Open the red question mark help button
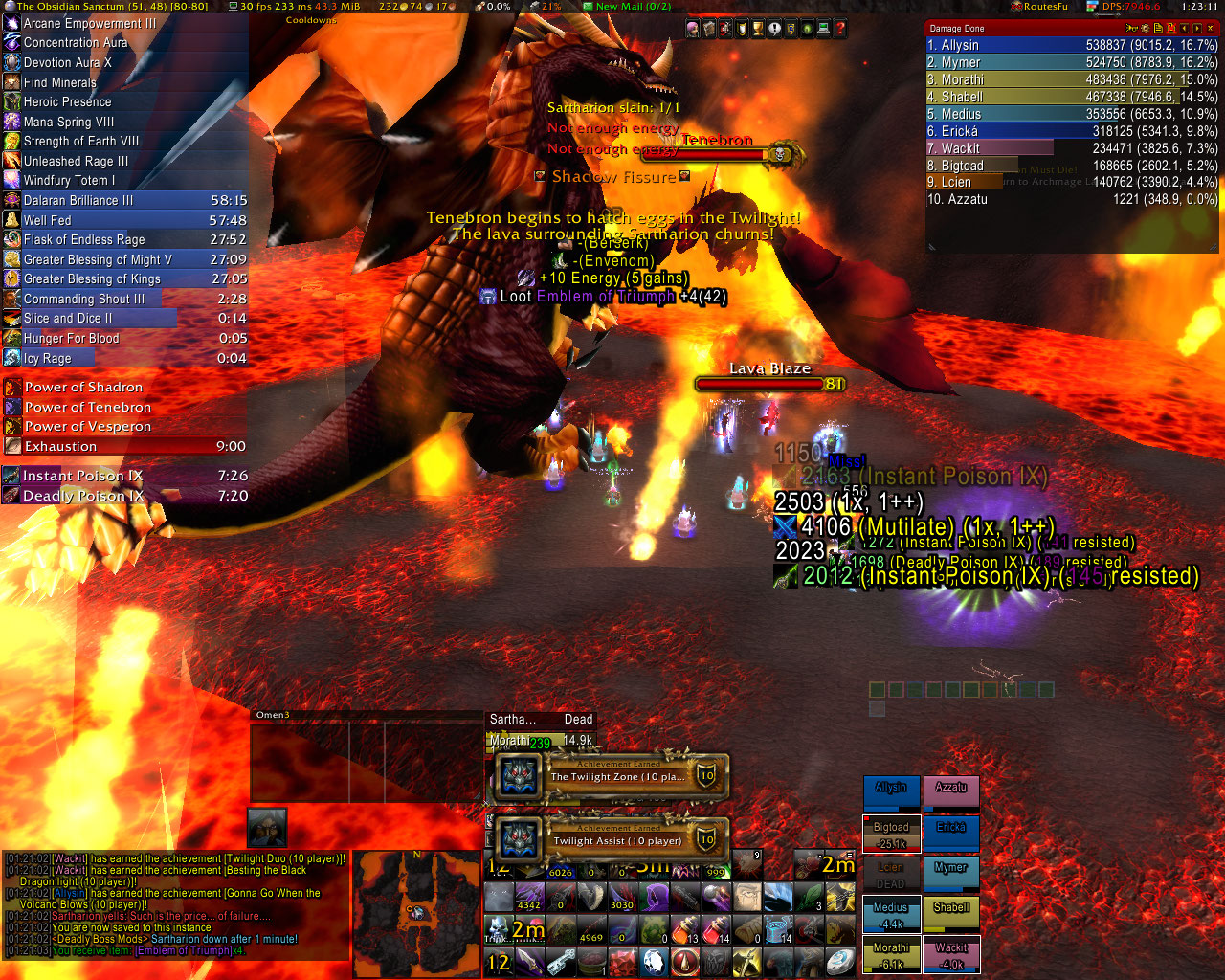 tap(840, 30)
